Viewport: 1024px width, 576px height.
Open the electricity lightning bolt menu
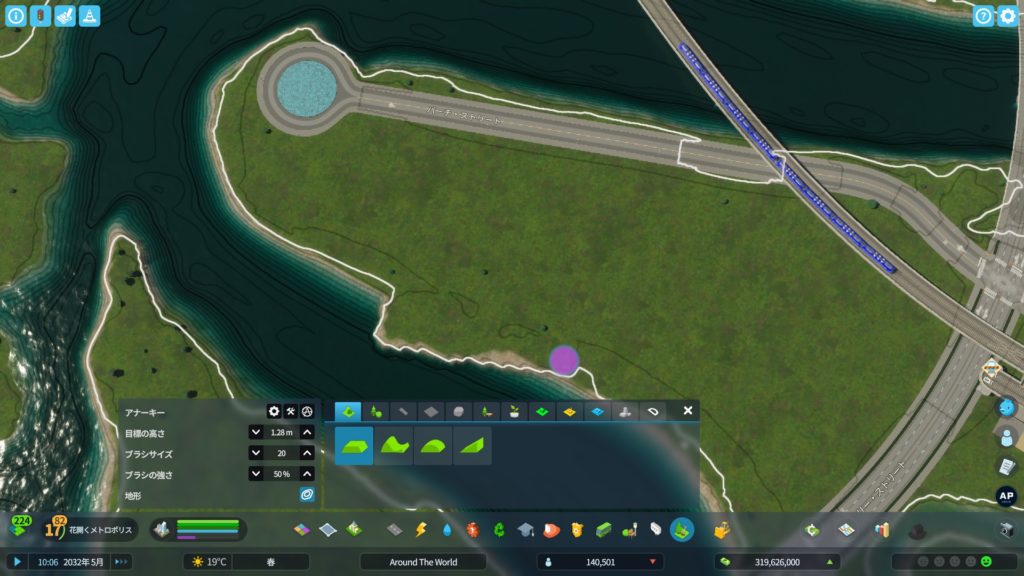421,529
